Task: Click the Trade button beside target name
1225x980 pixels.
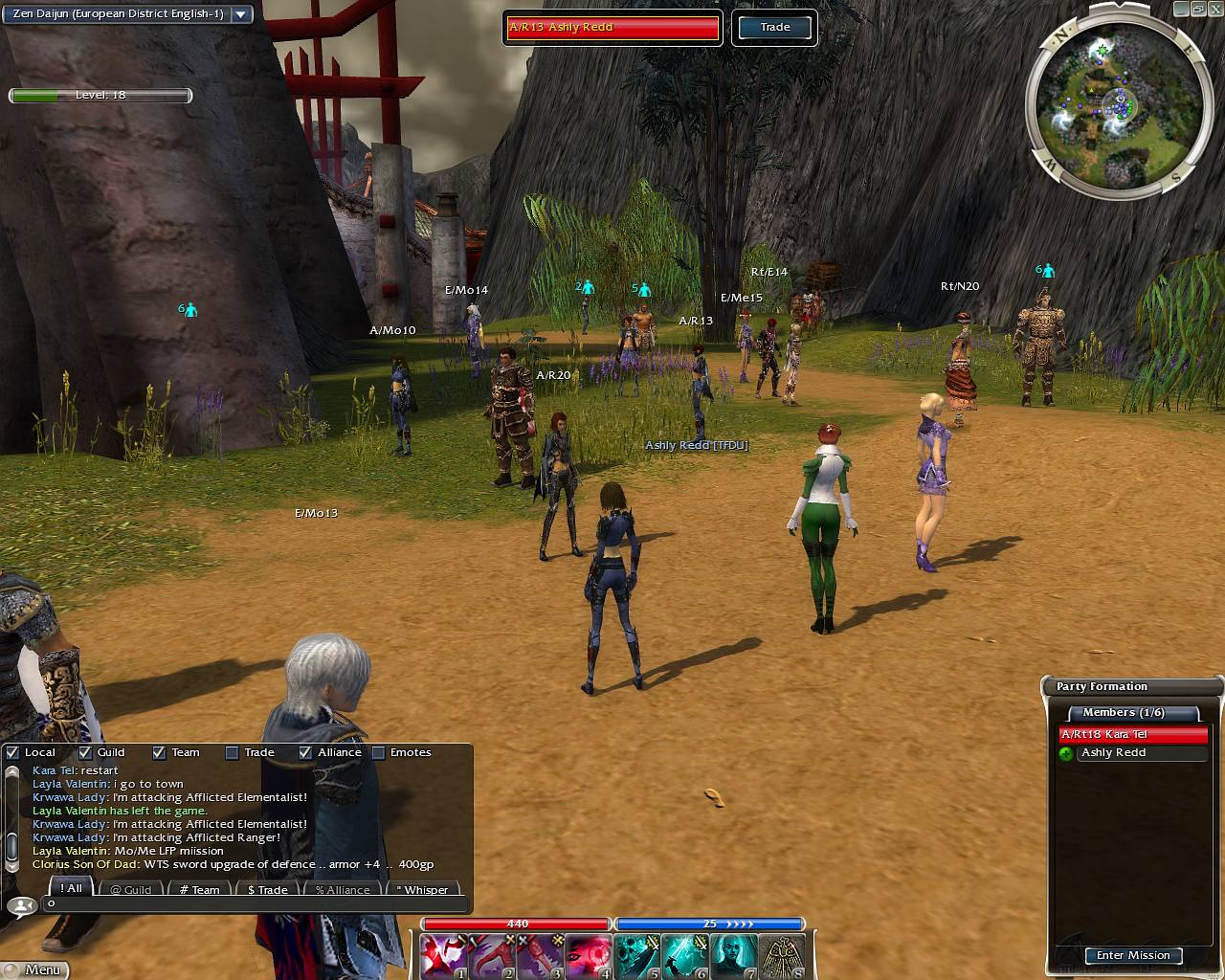Action: click(x=775, y=28)
